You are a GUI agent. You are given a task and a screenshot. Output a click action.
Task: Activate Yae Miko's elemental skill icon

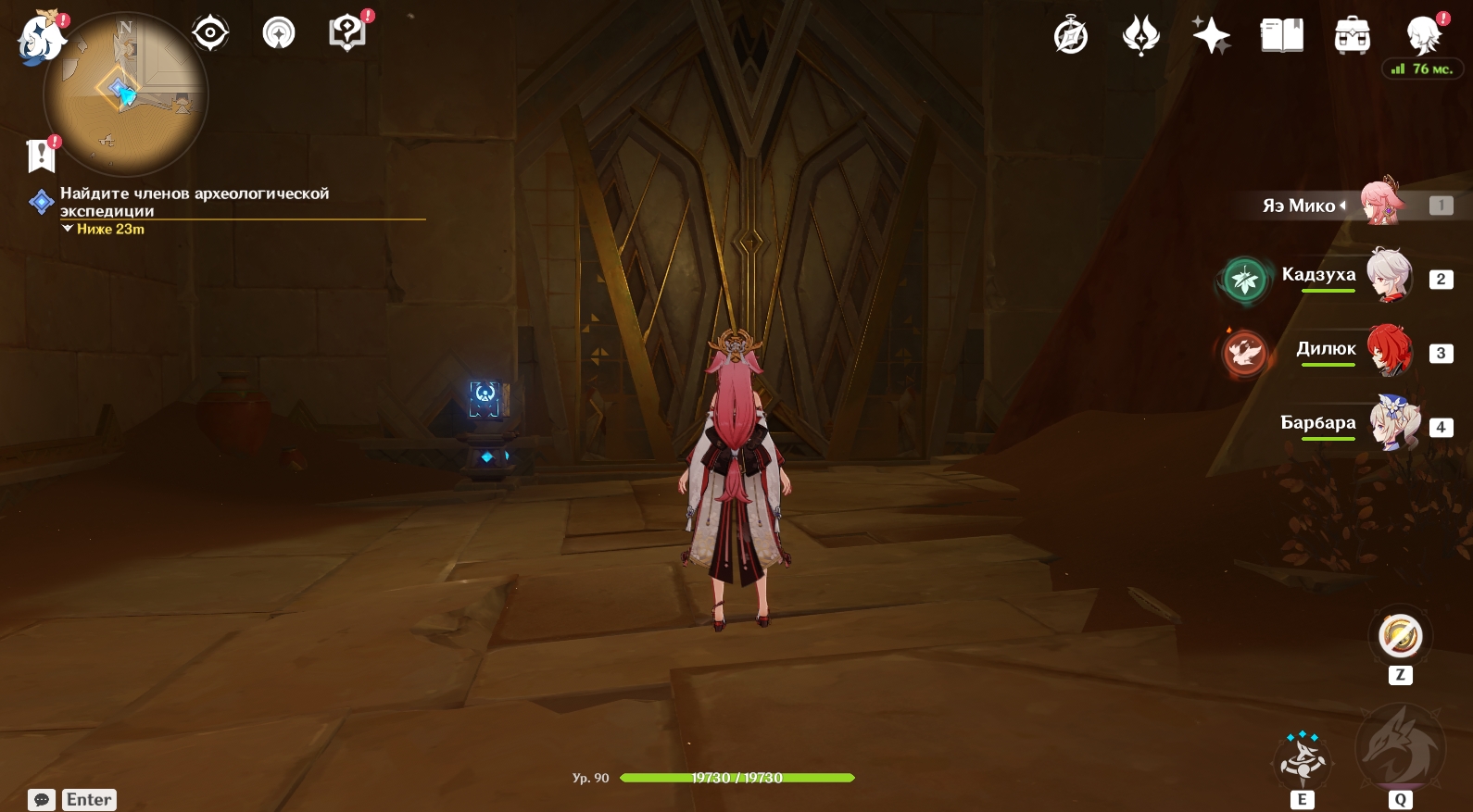pyautogui.click(x=1303, y=760)
